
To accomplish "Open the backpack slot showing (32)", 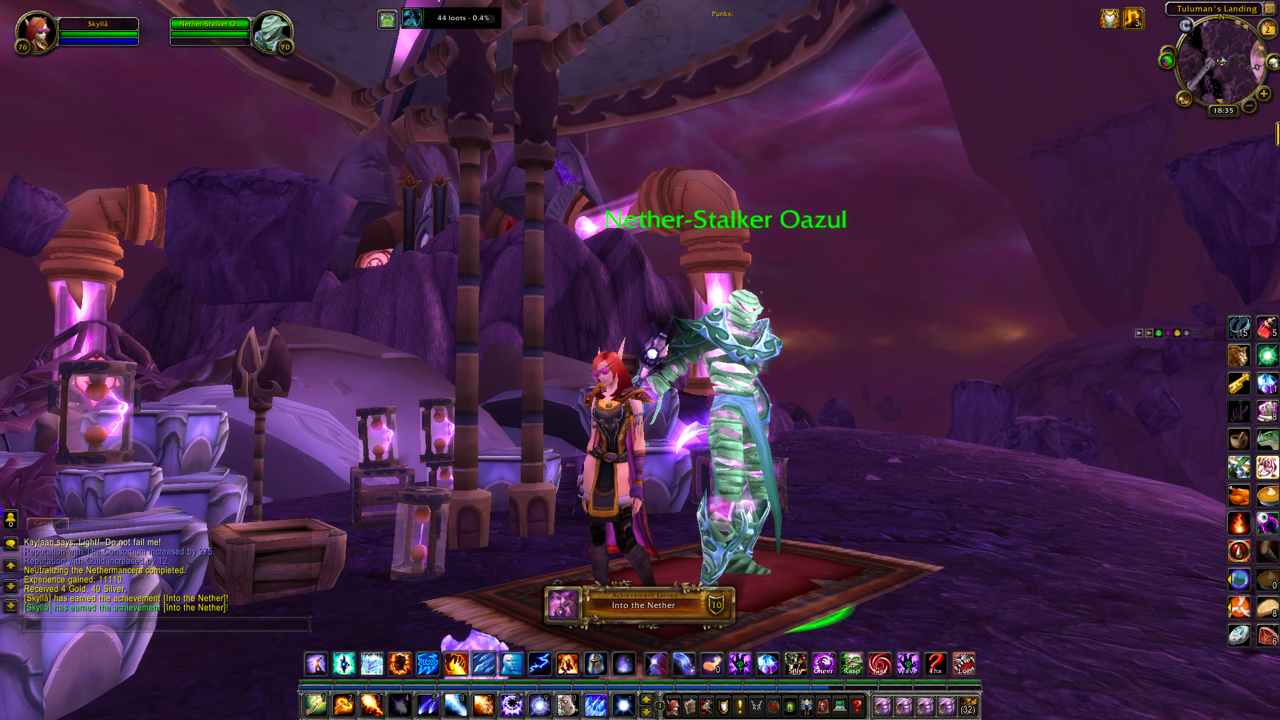I will point(968,706).
